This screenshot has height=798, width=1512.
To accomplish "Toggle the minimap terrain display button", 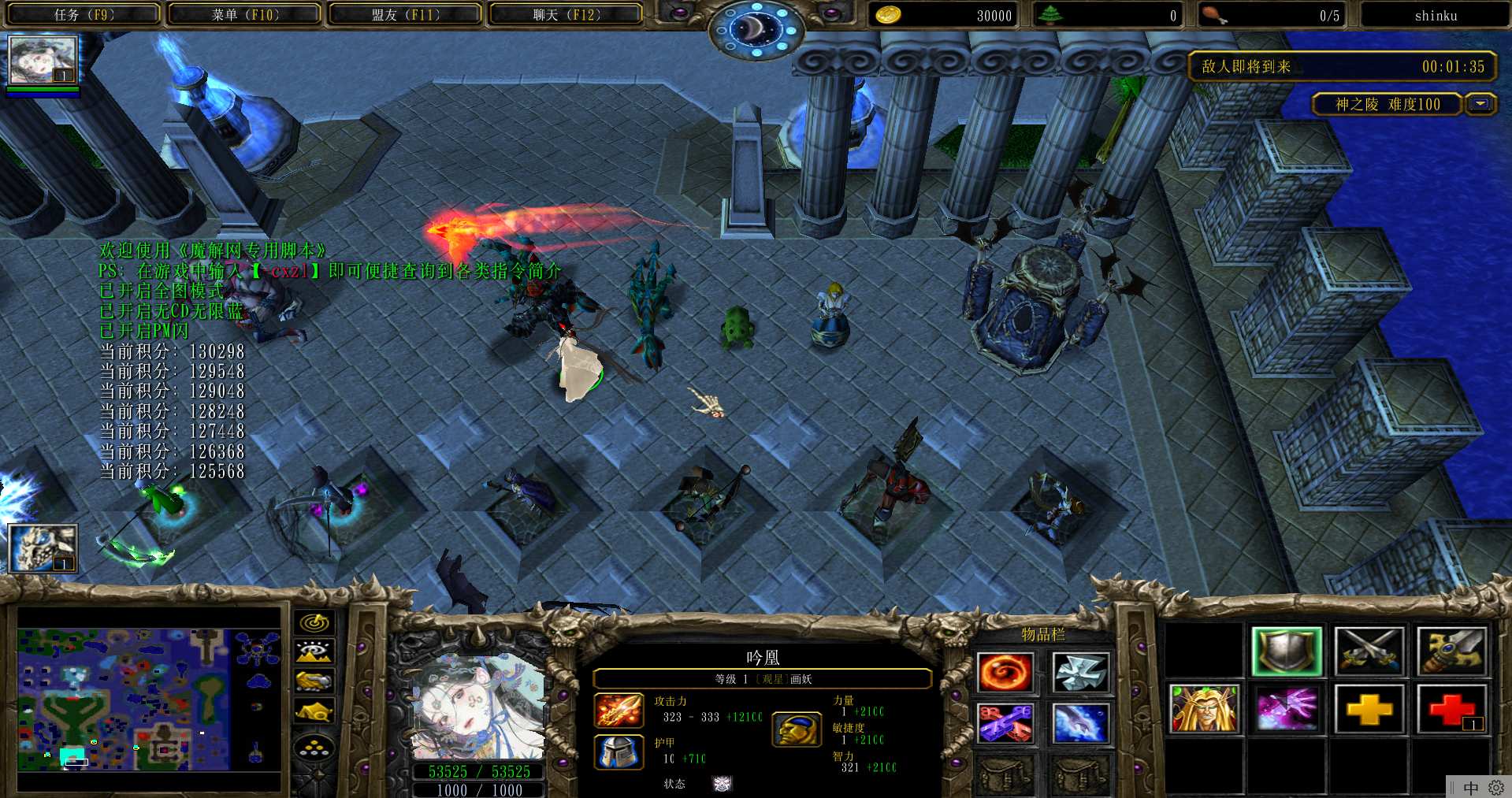I will 314,652.
